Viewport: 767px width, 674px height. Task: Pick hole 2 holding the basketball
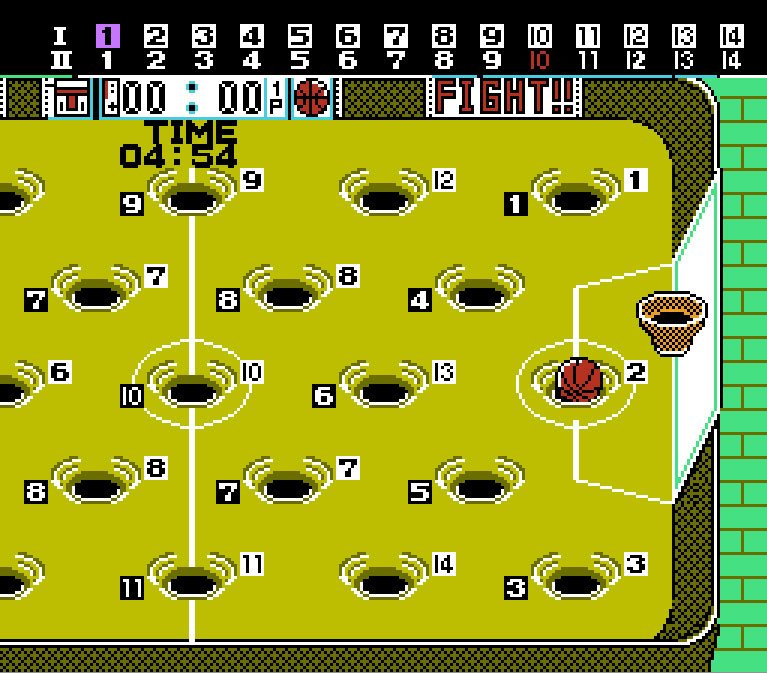coord(579,381)
